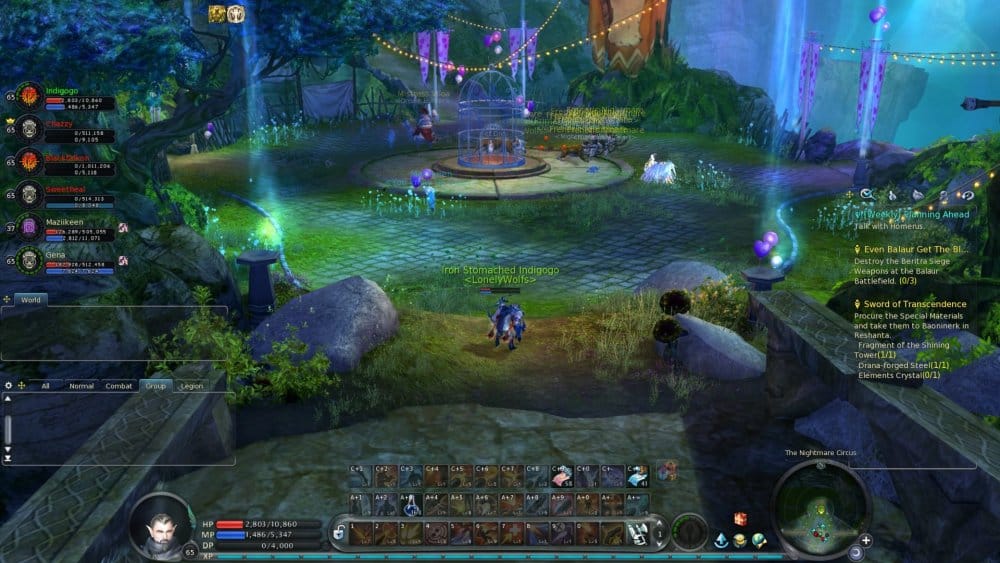The height and width of the screenshot is (563, 1000).
Task: Open the red gift box icon
Action: (740, 519)
